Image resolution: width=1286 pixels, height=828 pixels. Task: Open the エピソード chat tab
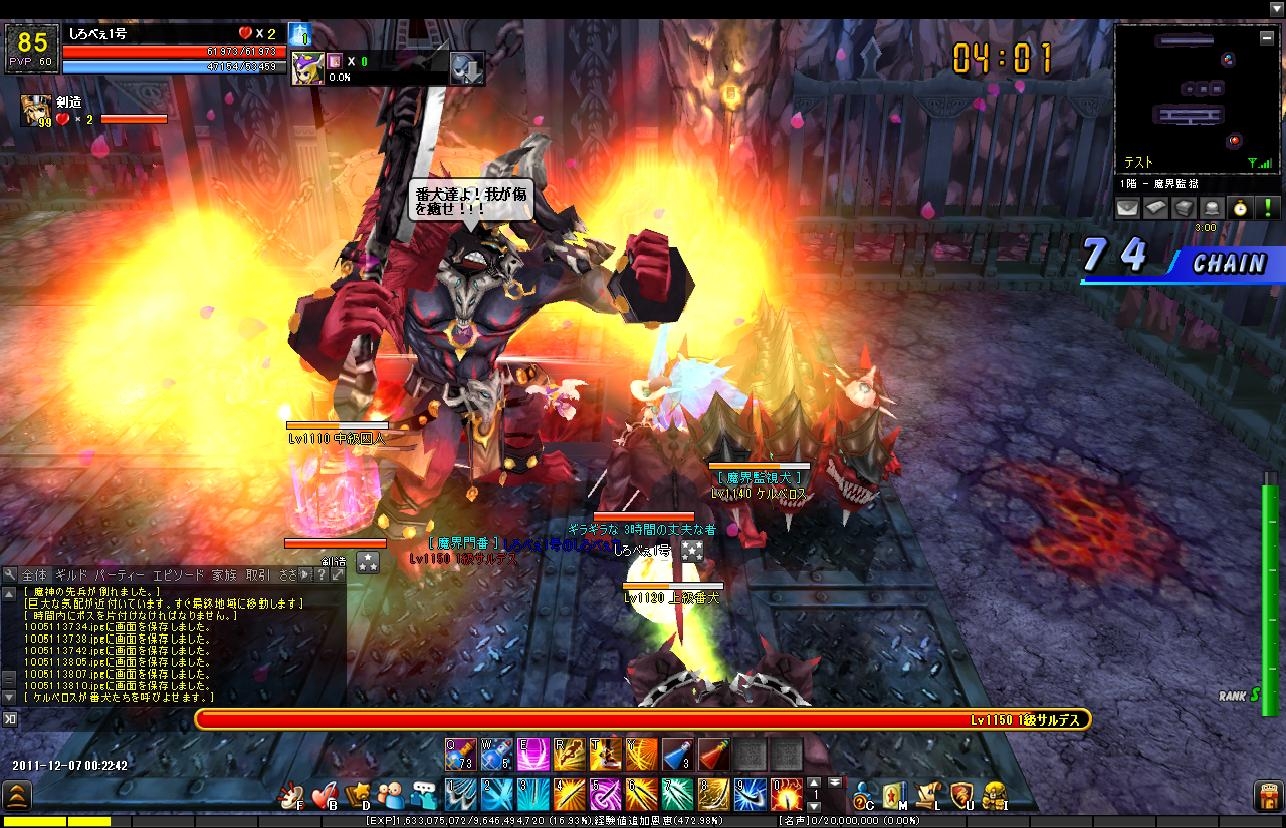(x=177, y=575)
